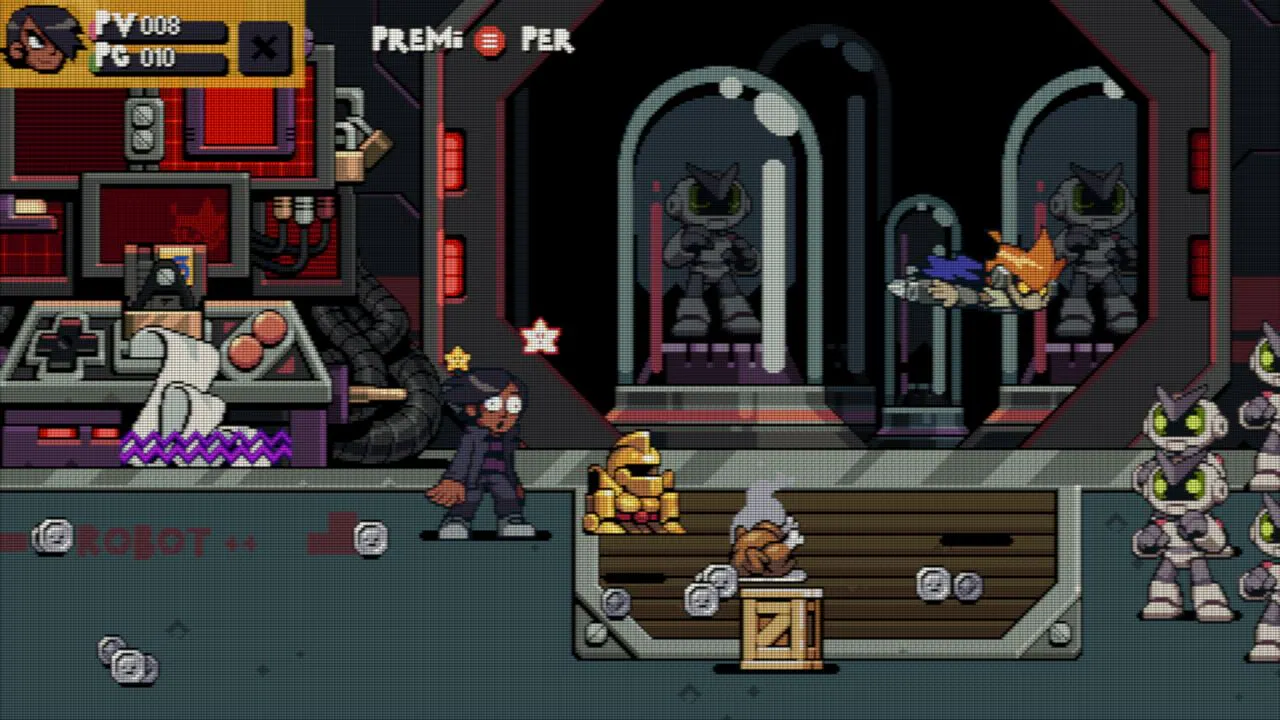Select the white star pickup near the doorway
The height and width of the screenshot is (720, 1280).
coord(540,338)
